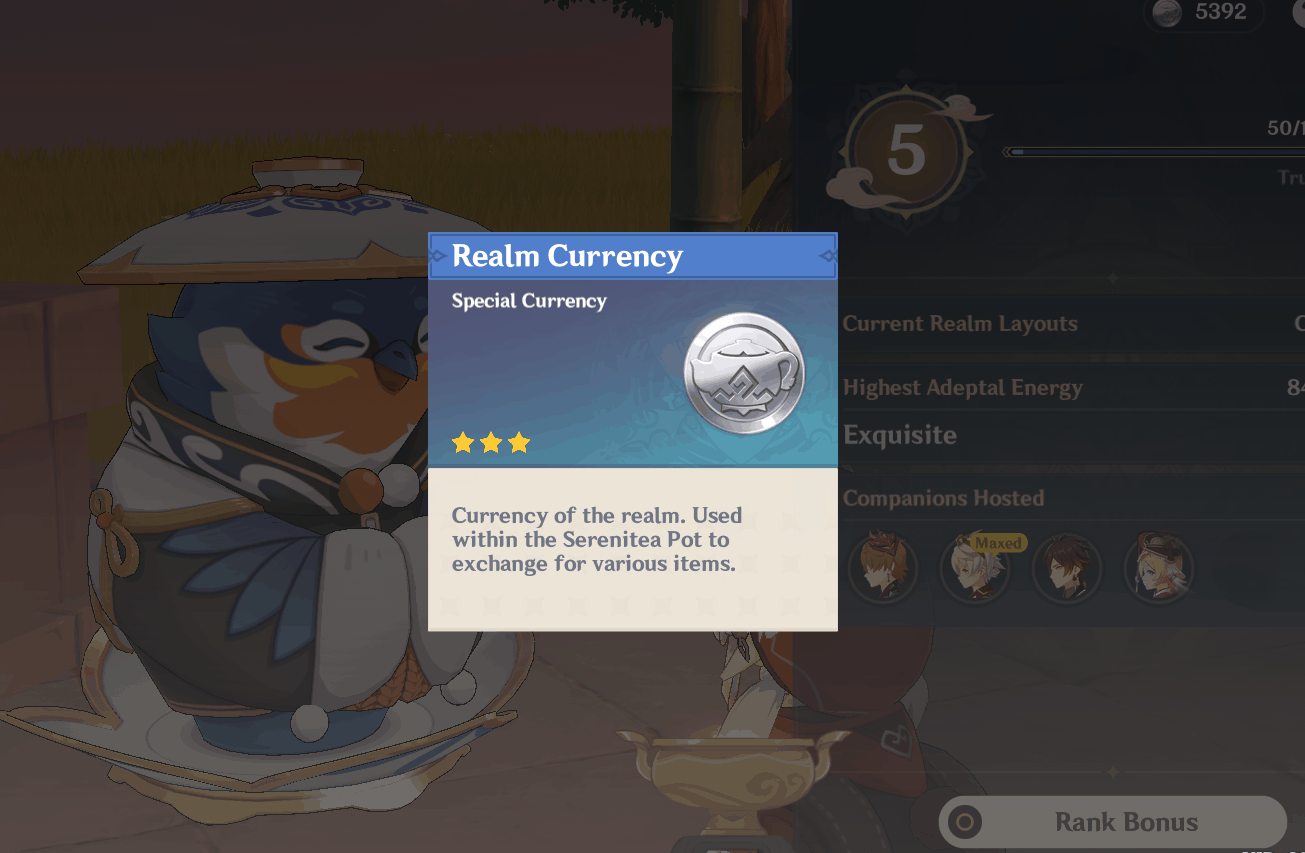Choose the orange-haired masked companion portrait
Image resolution: width=1305 pixels, height=853 pixels.
883,568
